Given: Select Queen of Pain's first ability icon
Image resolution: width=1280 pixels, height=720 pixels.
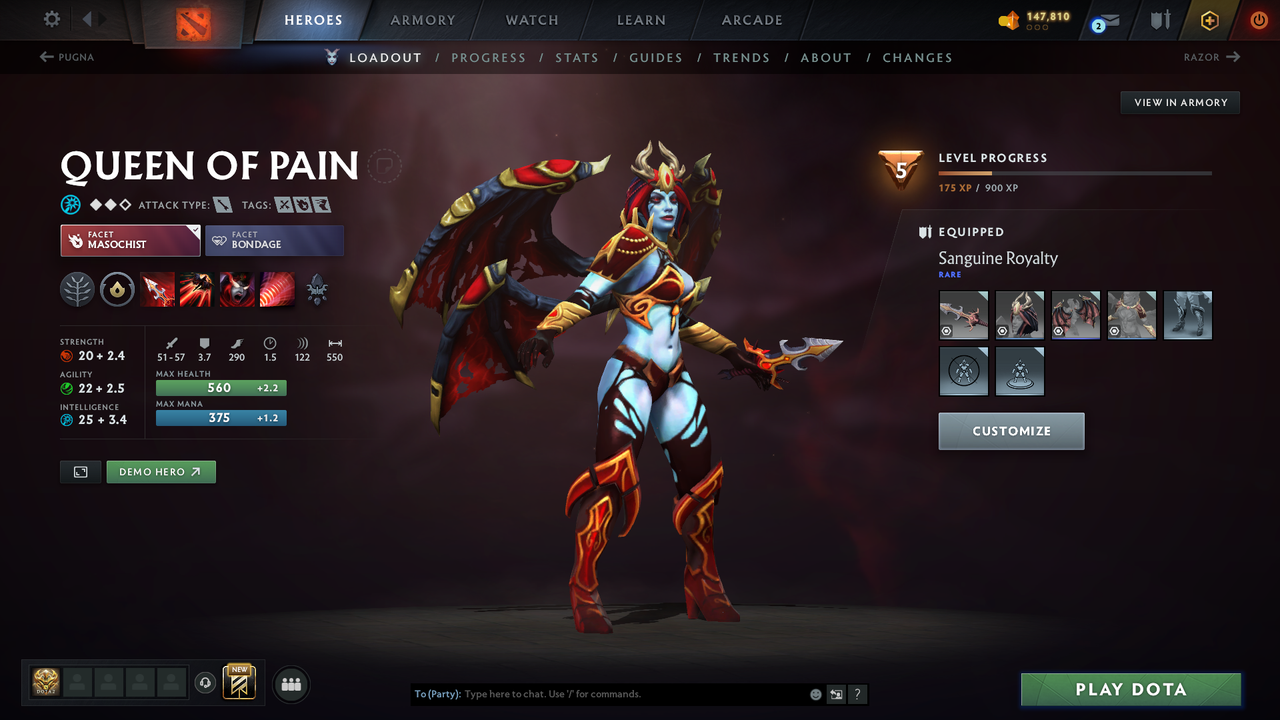Looking at the screenshot, I should [157, 289].
